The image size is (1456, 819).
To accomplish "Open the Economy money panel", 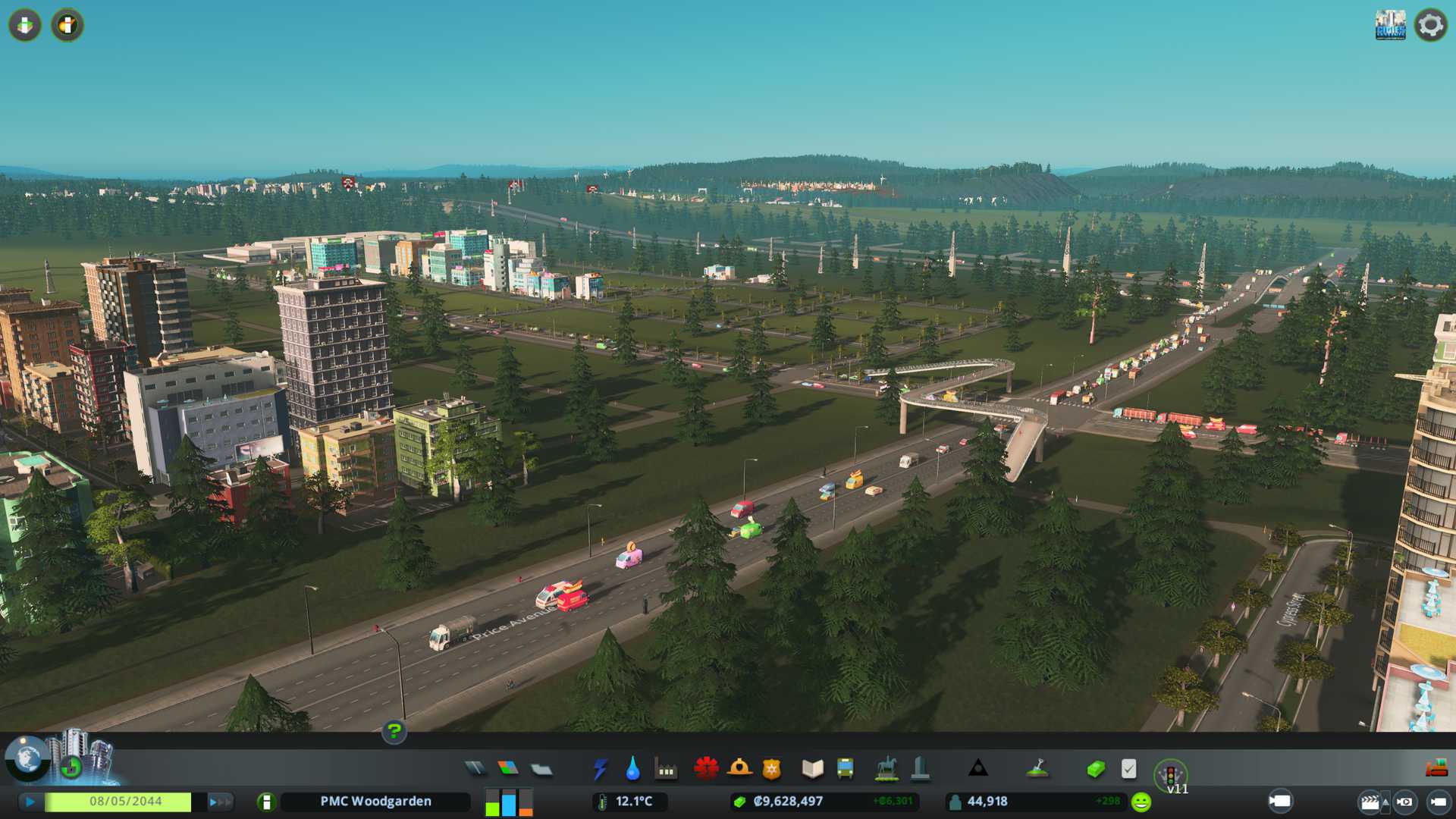I will coord(1095,769).
